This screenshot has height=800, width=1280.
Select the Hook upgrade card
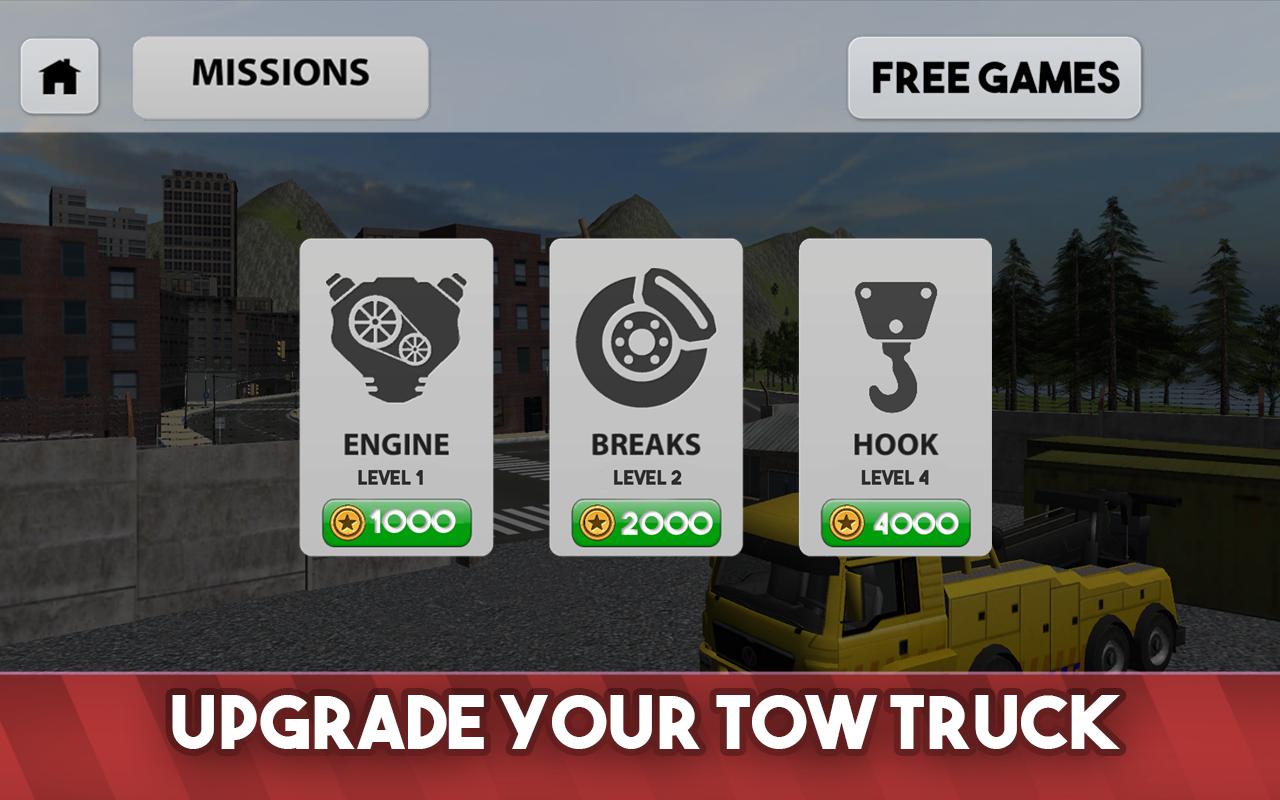pos(897,395)
